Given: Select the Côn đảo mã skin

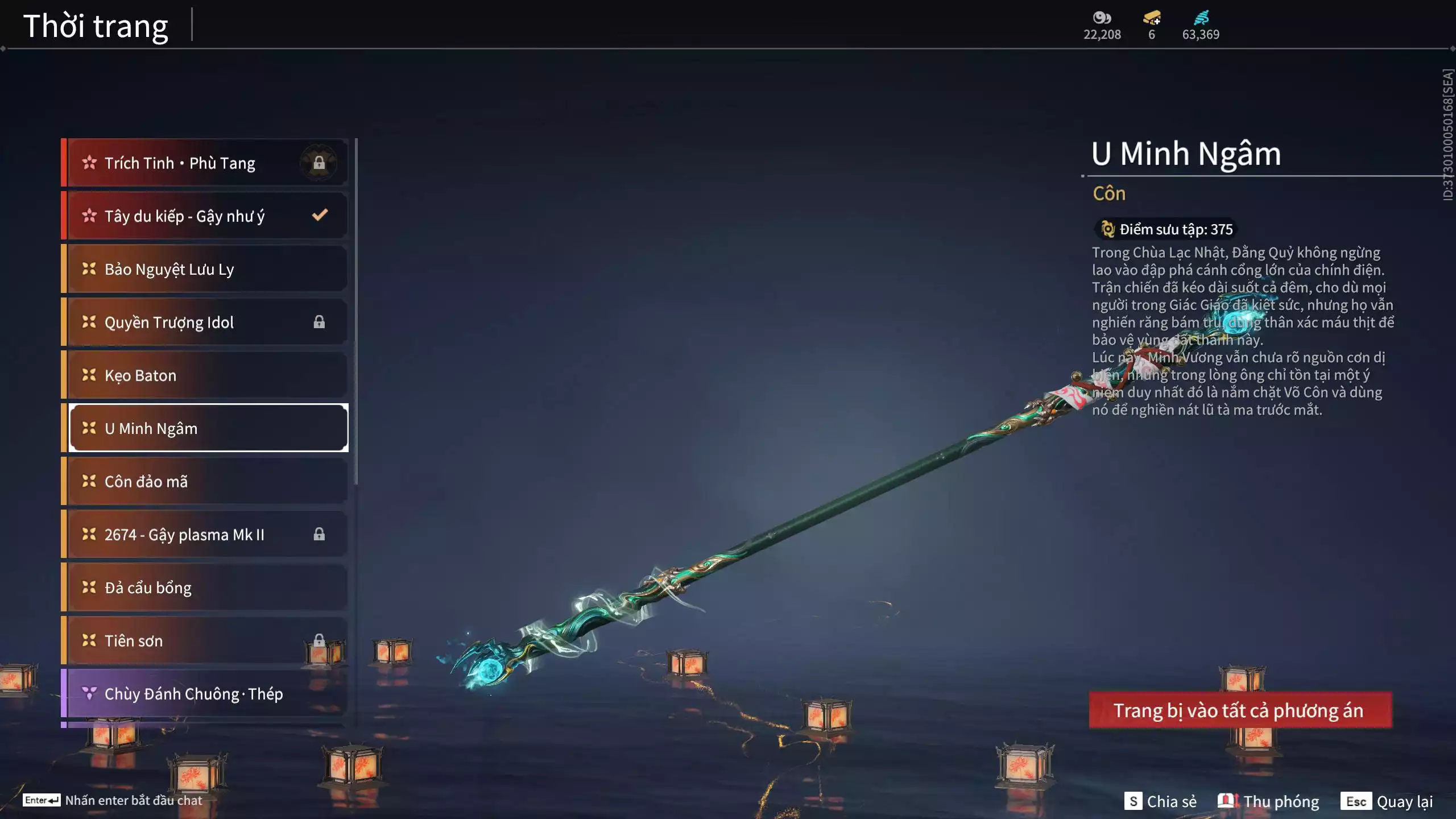Looking at the screenshot, I should [x=205, y=481].
